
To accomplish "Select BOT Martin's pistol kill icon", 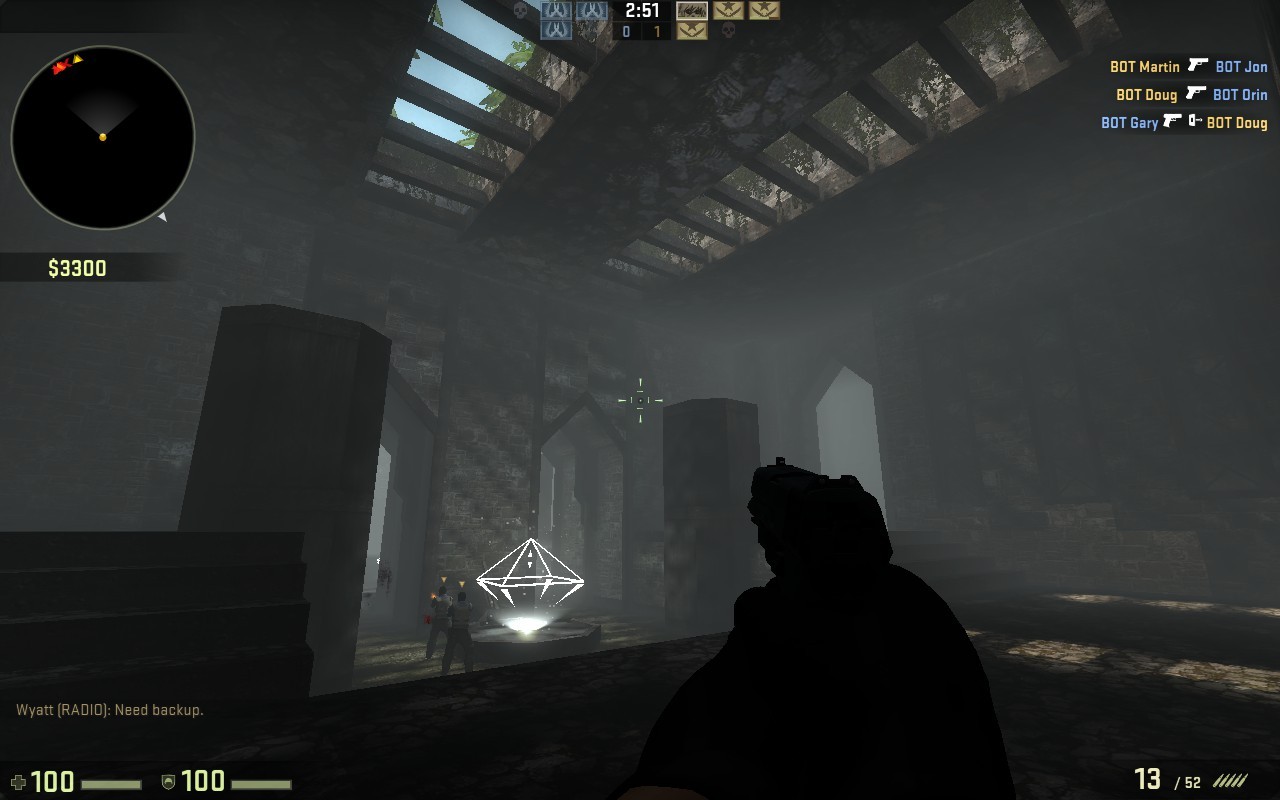I will 1198,66.
